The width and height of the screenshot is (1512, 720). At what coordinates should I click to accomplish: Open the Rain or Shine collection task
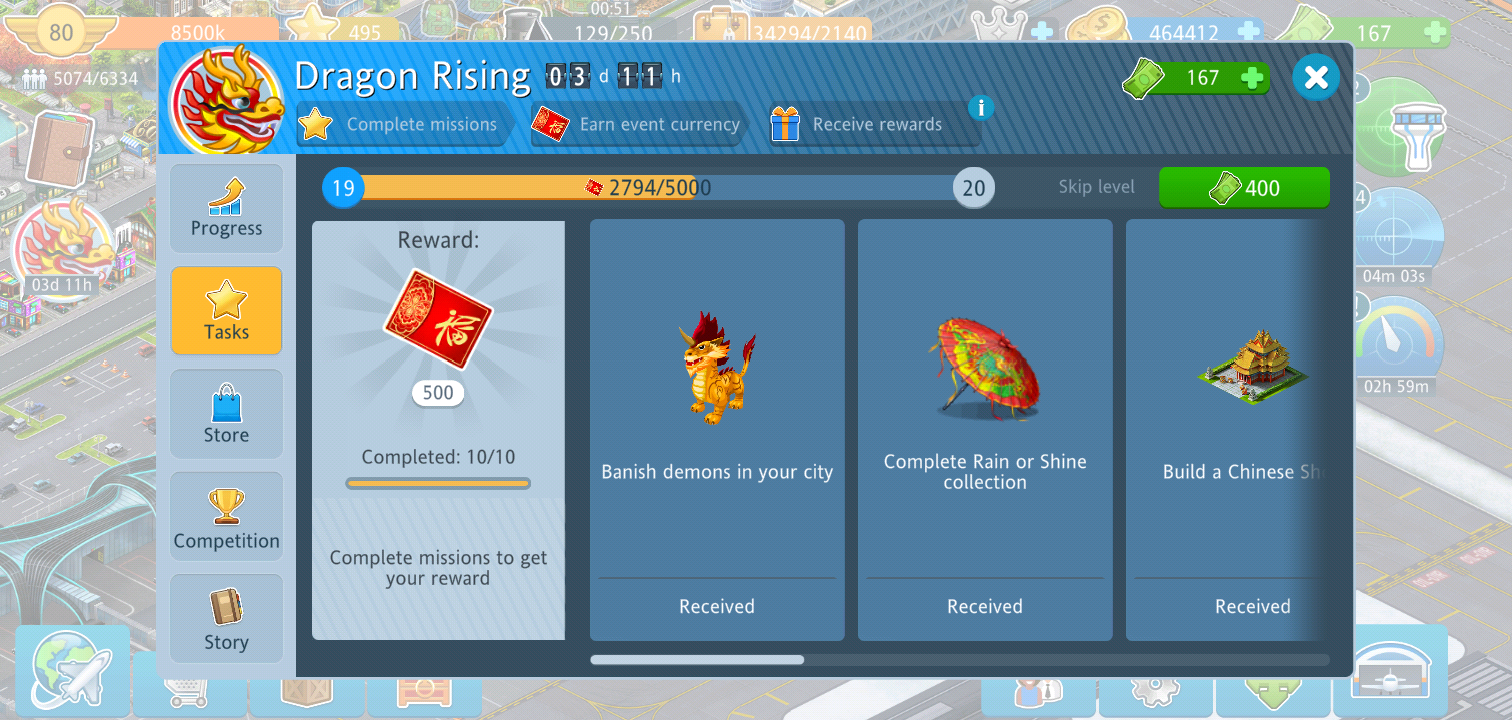click(x=985, y=430)
